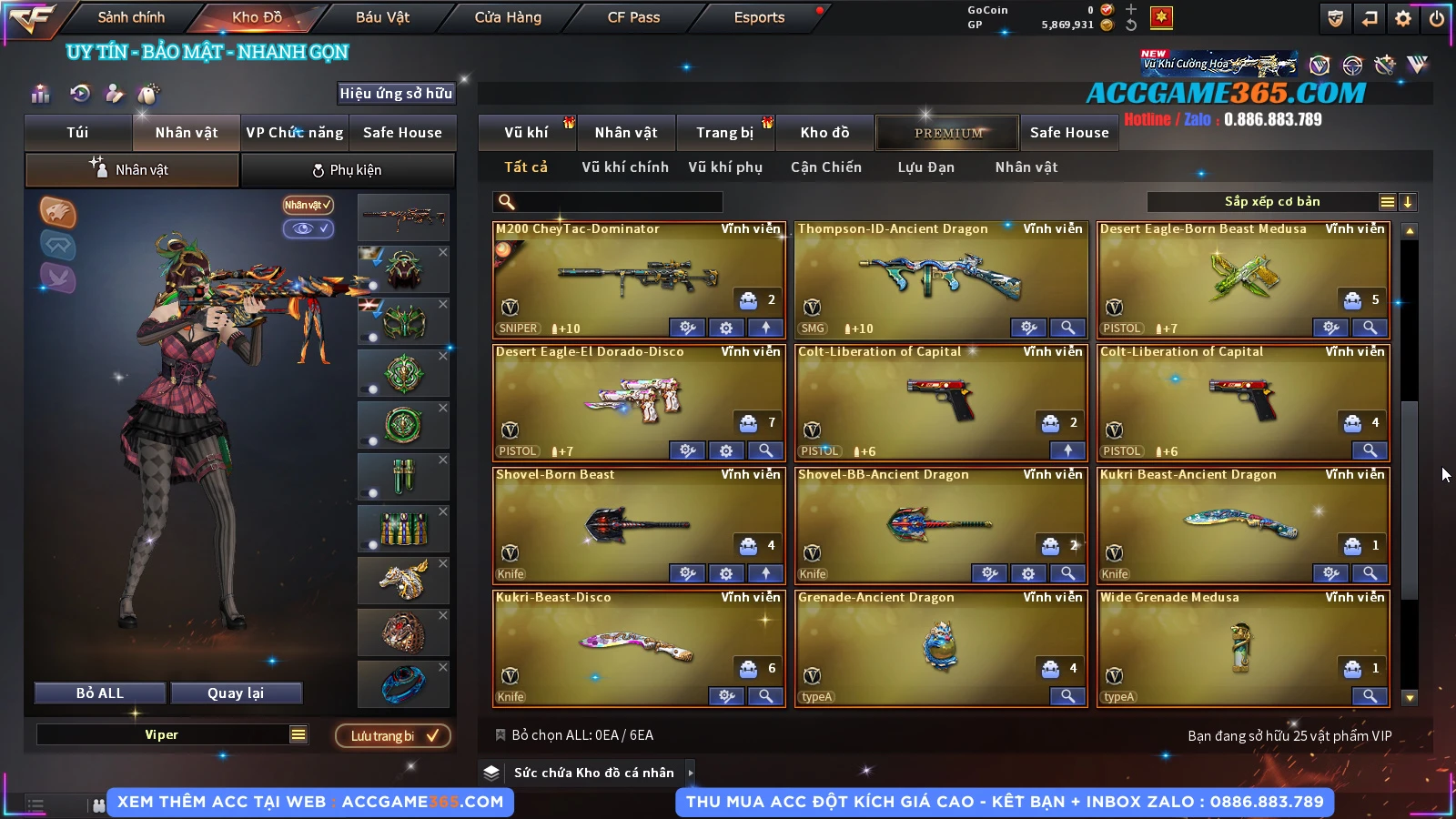This screenshot has height=819, width=1456.
Task: Click the power exit button
Action: pyautogui.click(x=1437, y=18)
